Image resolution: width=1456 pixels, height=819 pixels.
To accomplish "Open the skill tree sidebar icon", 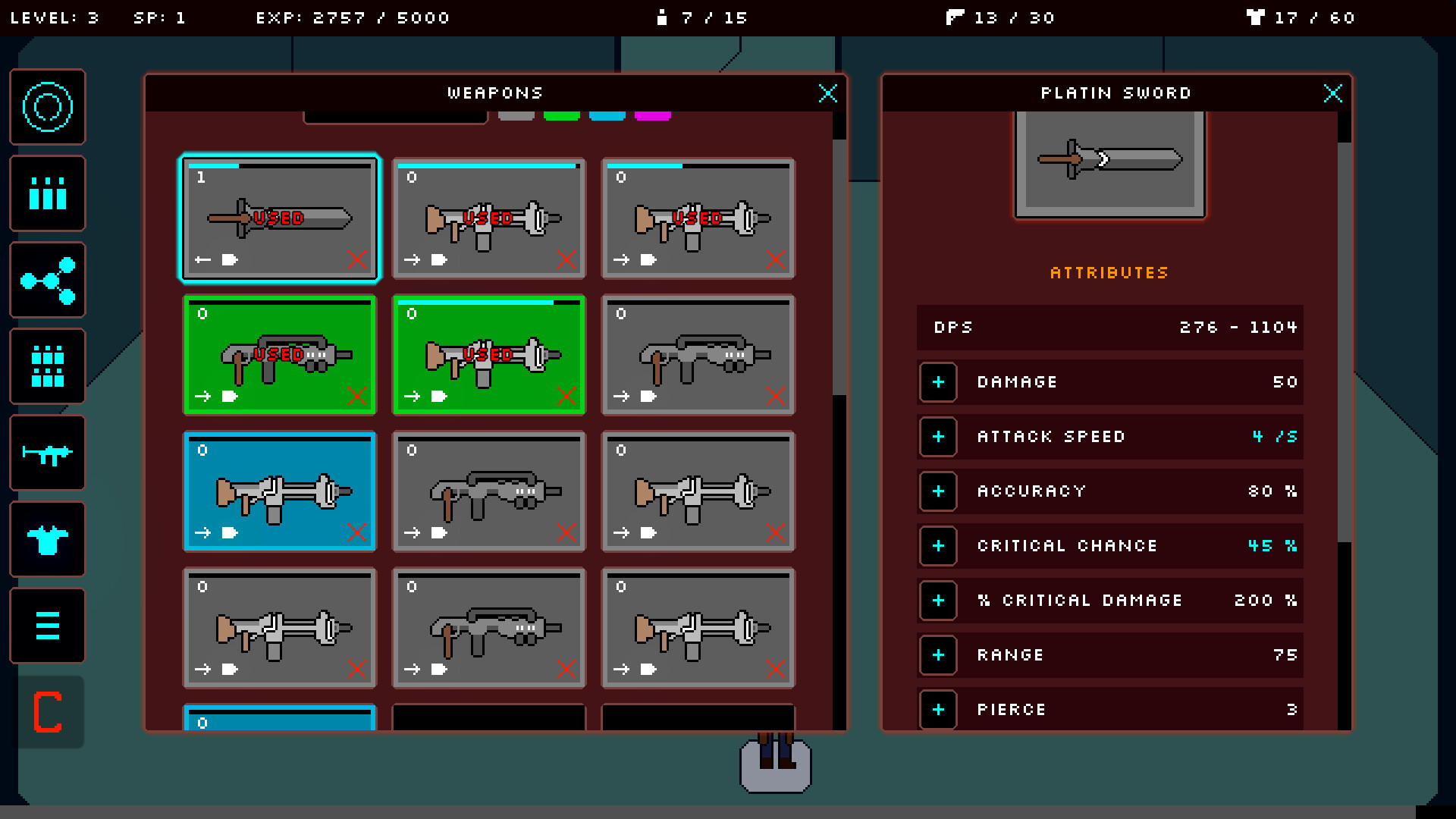I will 47,280.
